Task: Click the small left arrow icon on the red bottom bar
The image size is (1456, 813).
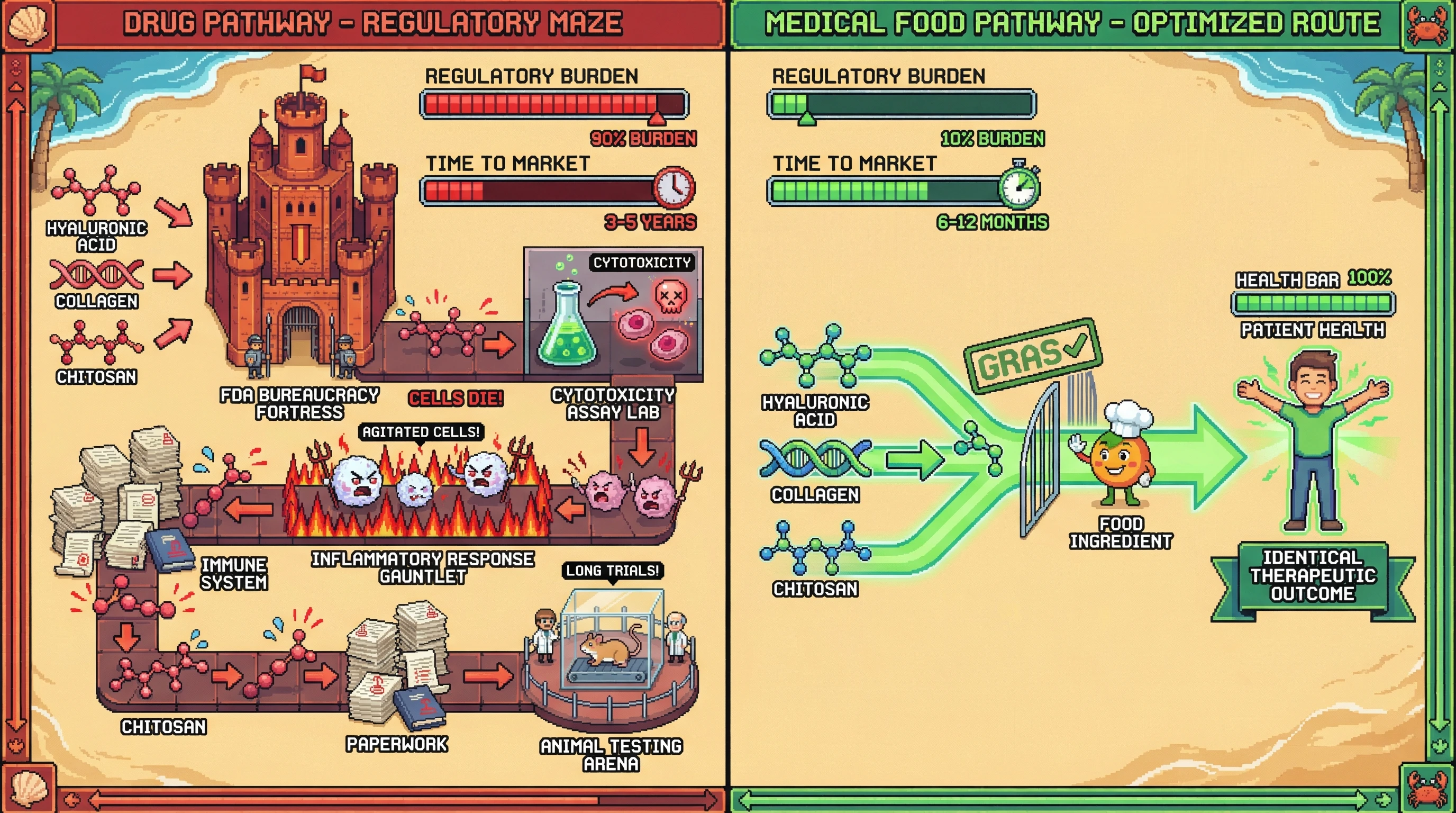Action: [x=72, y=799]
